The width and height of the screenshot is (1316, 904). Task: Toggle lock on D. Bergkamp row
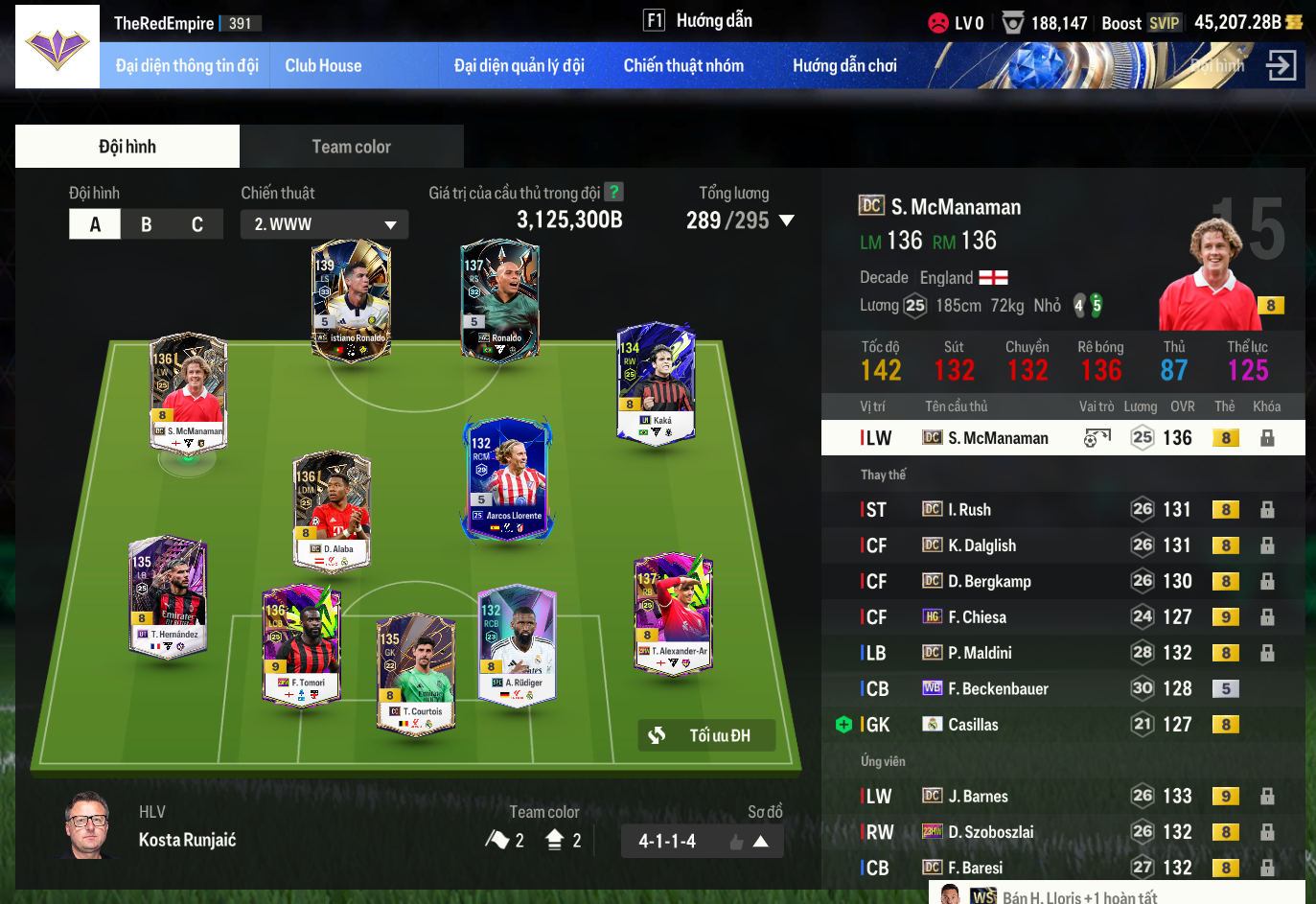tap(1267, 582)
